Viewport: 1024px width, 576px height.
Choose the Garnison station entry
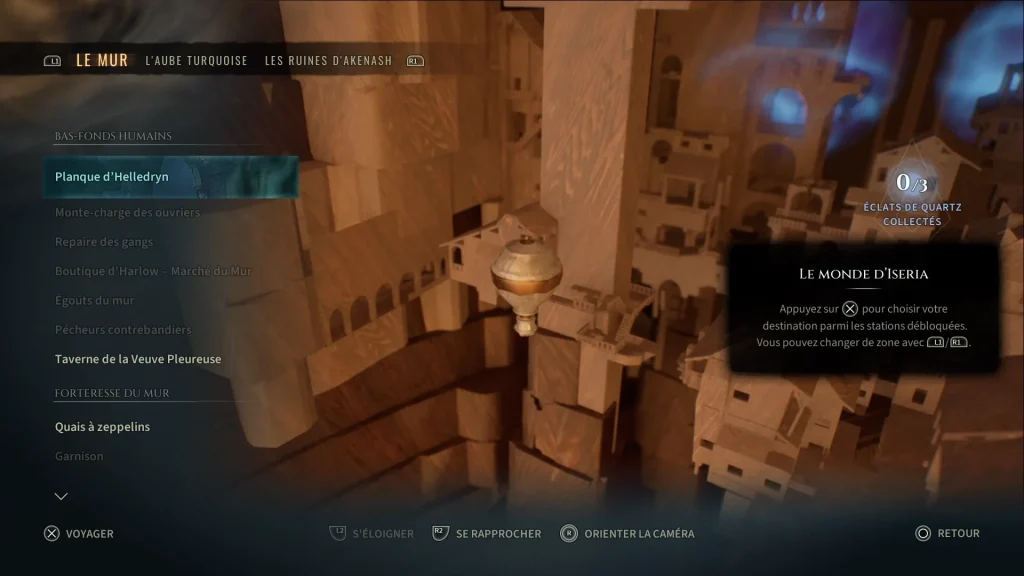pos(79,456)
